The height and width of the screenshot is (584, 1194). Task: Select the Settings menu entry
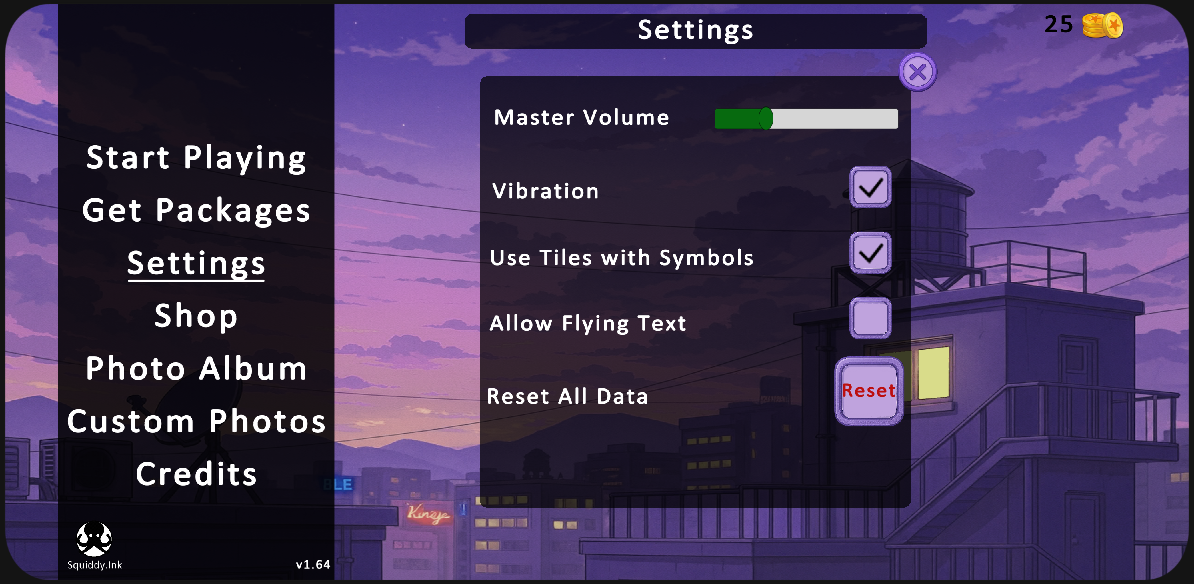[196, 263]
